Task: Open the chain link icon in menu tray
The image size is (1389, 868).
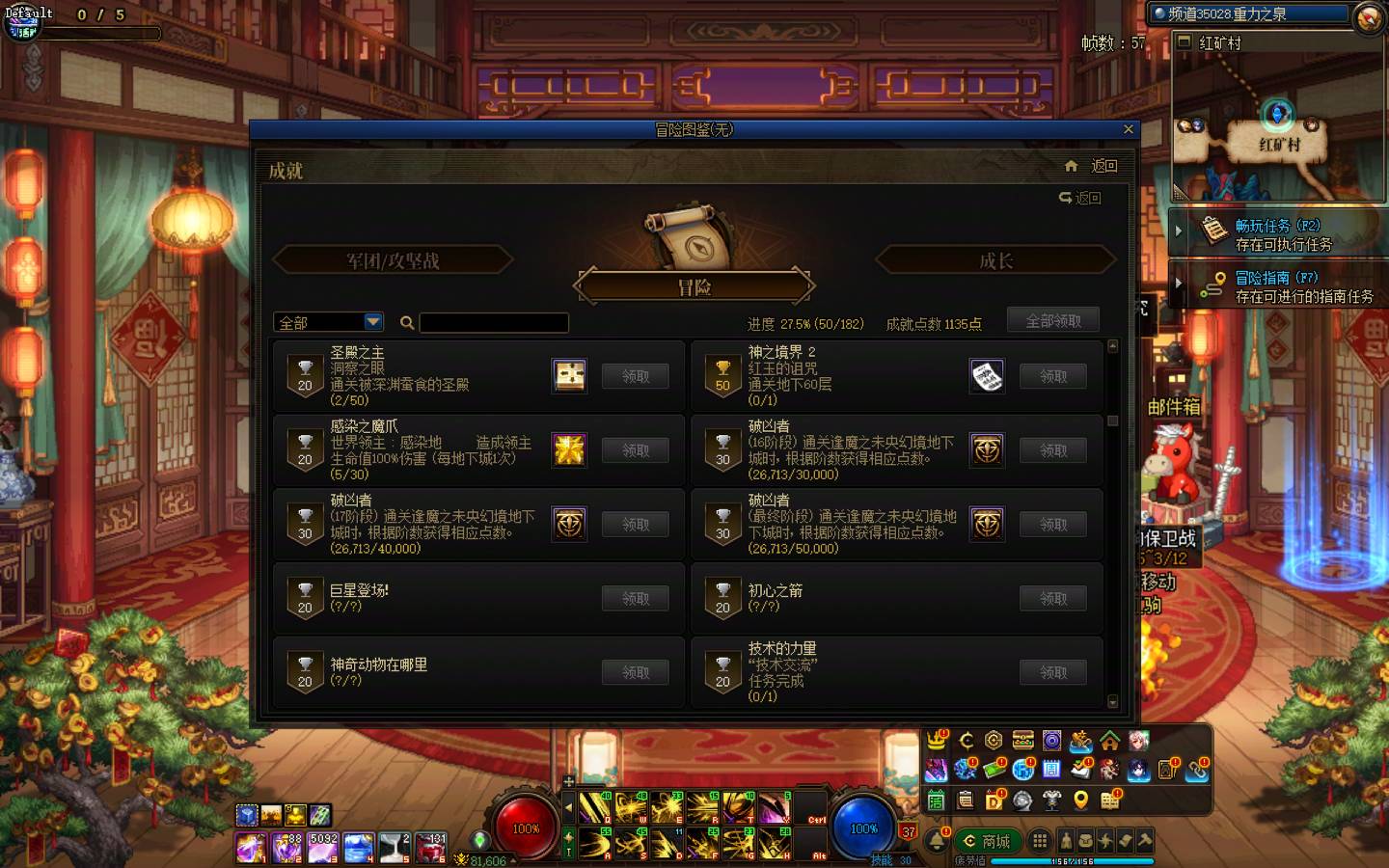Action: (1196, 772)
